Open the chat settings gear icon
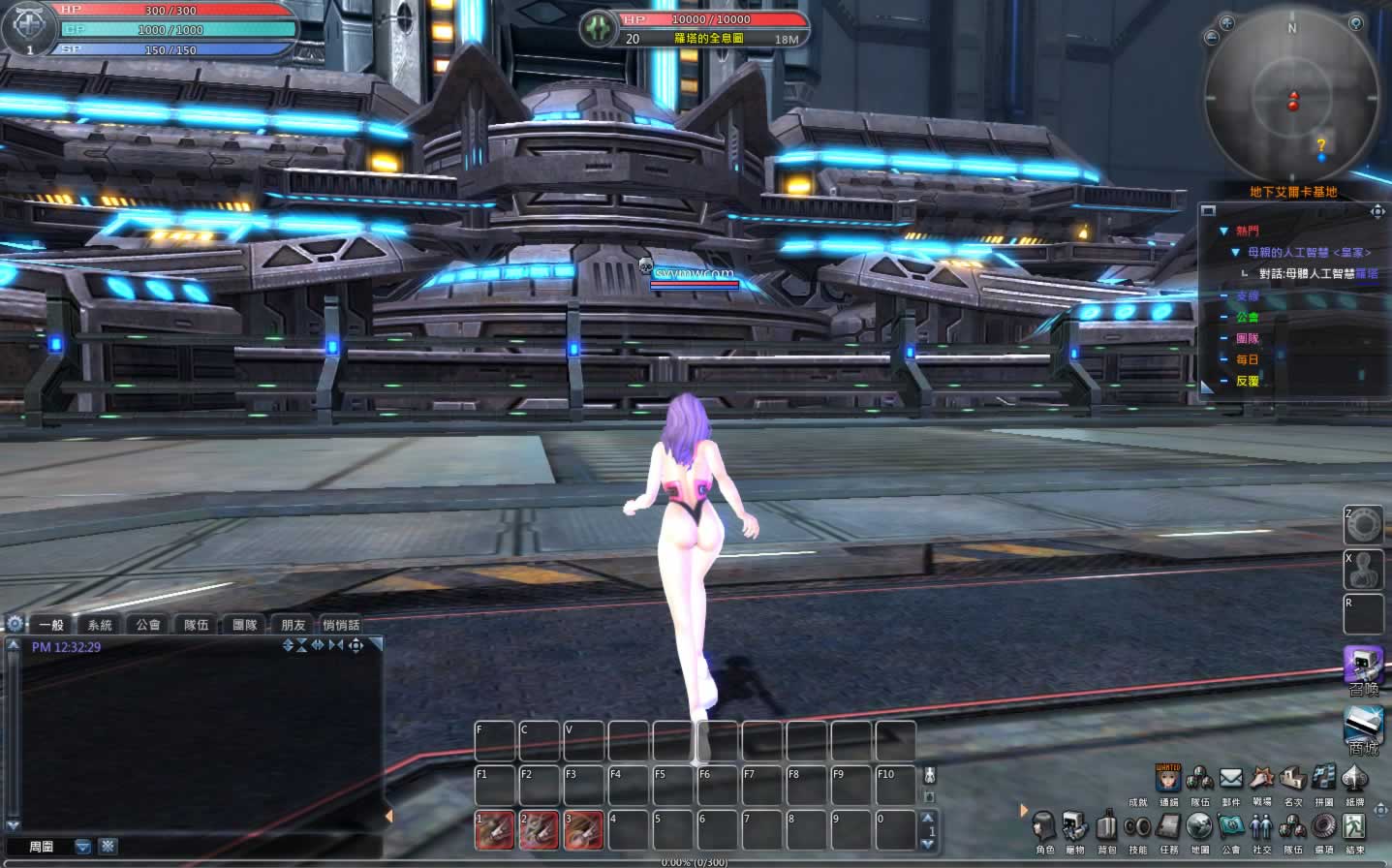Image resolution: width=1392 pixels, height=868 pixels. click(15, 624)
